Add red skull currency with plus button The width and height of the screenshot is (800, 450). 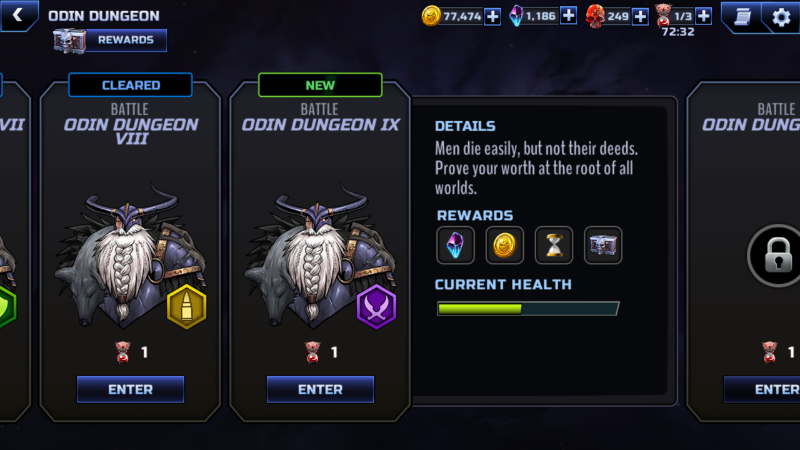click(x=640, y=16)
